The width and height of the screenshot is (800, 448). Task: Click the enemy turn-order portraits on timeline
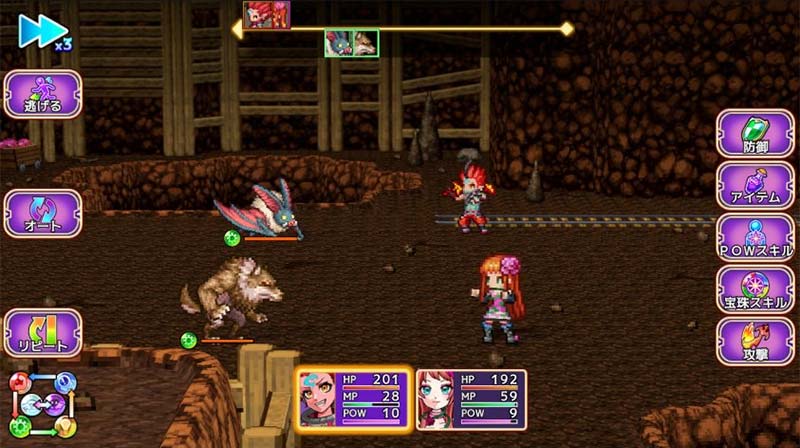tap(351, 43)
